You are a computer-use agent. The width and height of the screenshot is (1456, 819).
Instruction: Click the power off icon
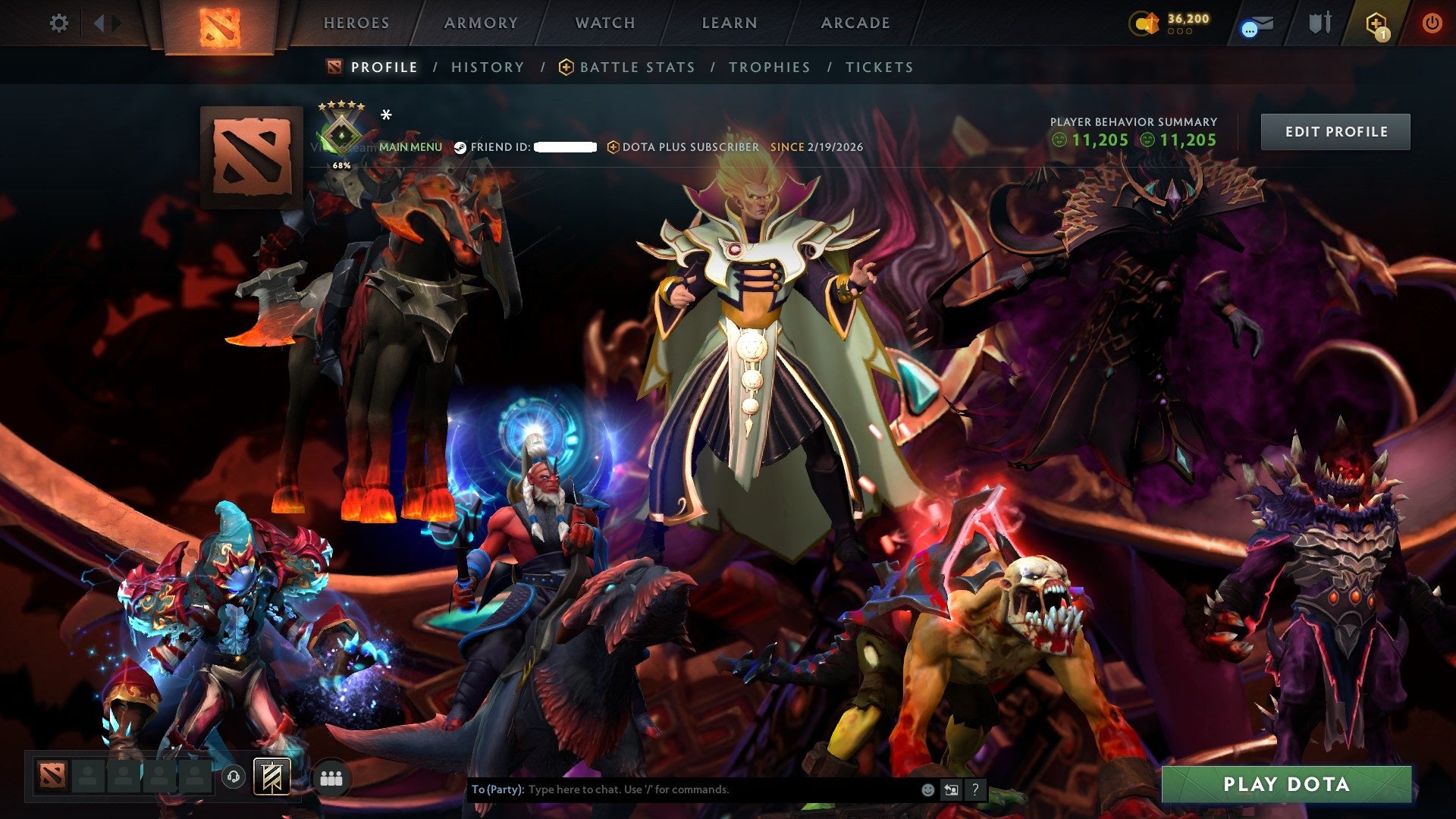click(x=1432, y=23)
